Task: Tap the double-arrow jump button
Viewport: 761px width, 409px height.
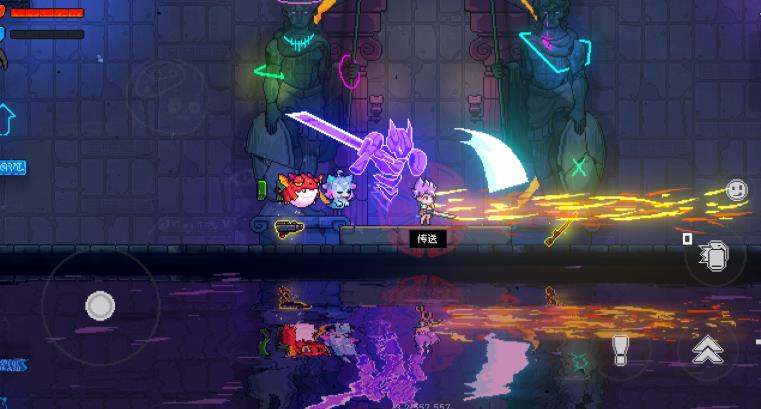Action: coord(708,348)
